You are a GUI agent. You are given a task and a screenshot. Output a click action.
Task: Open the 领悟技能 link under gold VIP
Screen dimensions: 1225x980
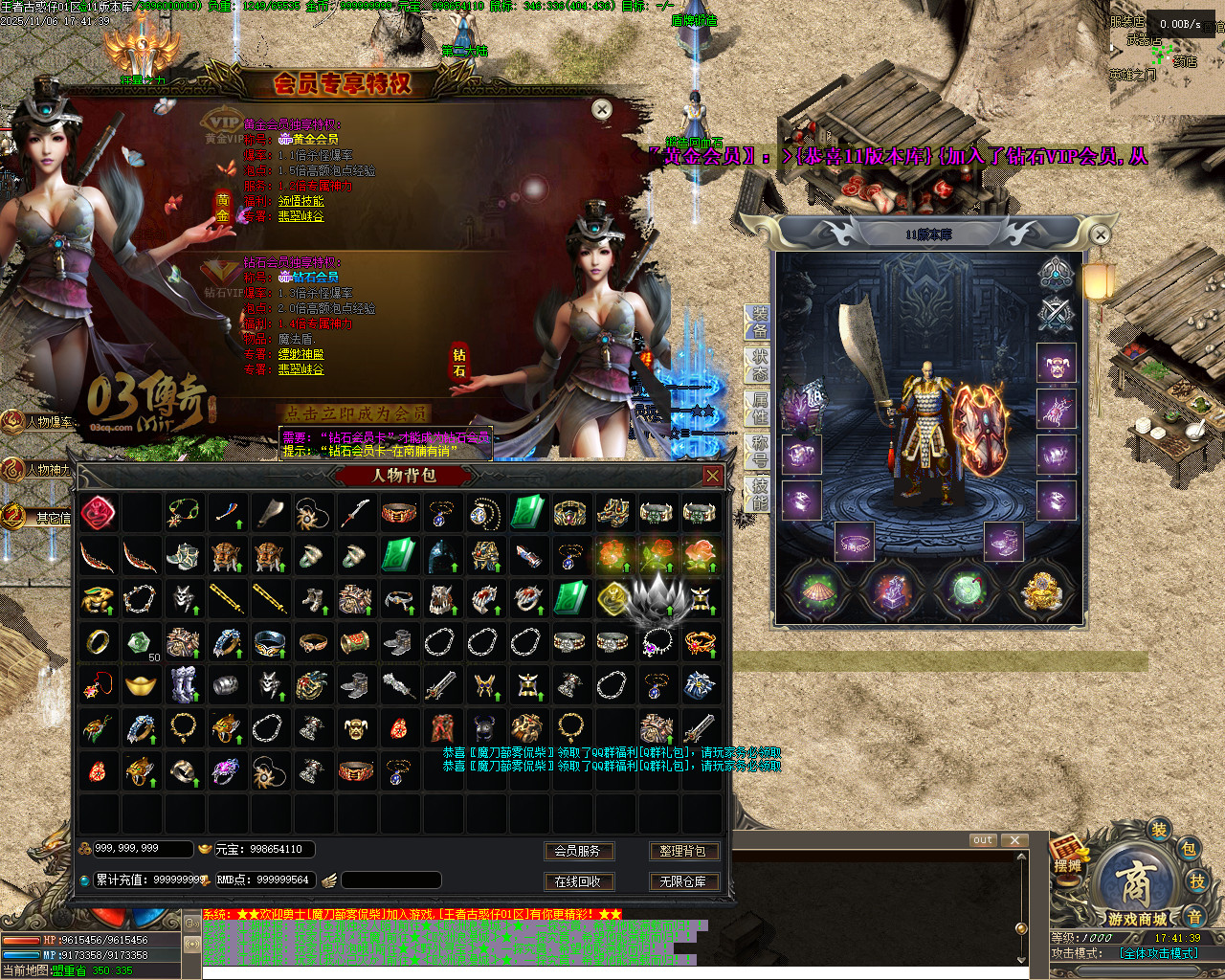pyautogui.click(x=301, y=201)
